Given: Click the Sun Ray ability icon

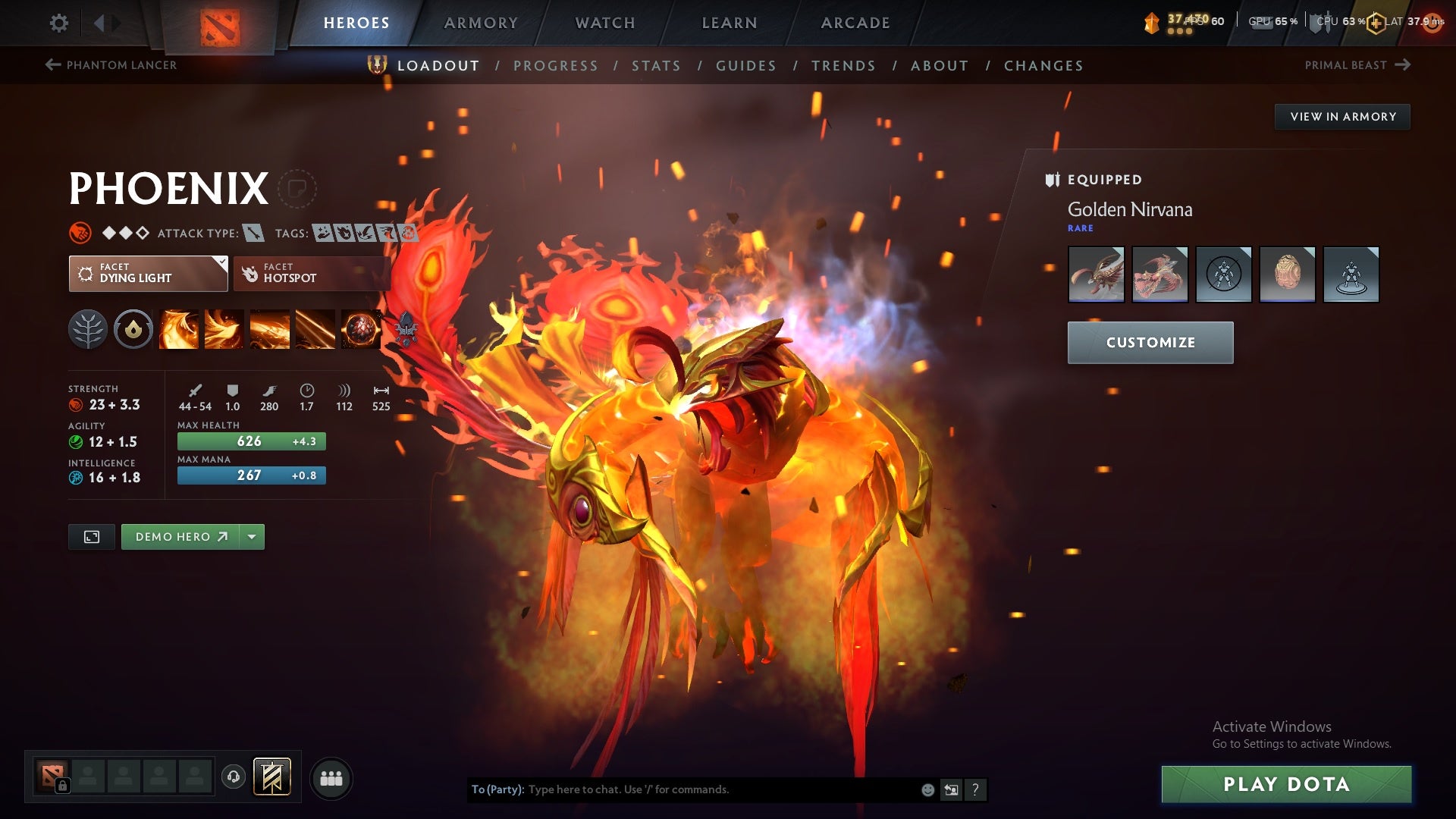Looking at the screenshot, I should (270, 329).
